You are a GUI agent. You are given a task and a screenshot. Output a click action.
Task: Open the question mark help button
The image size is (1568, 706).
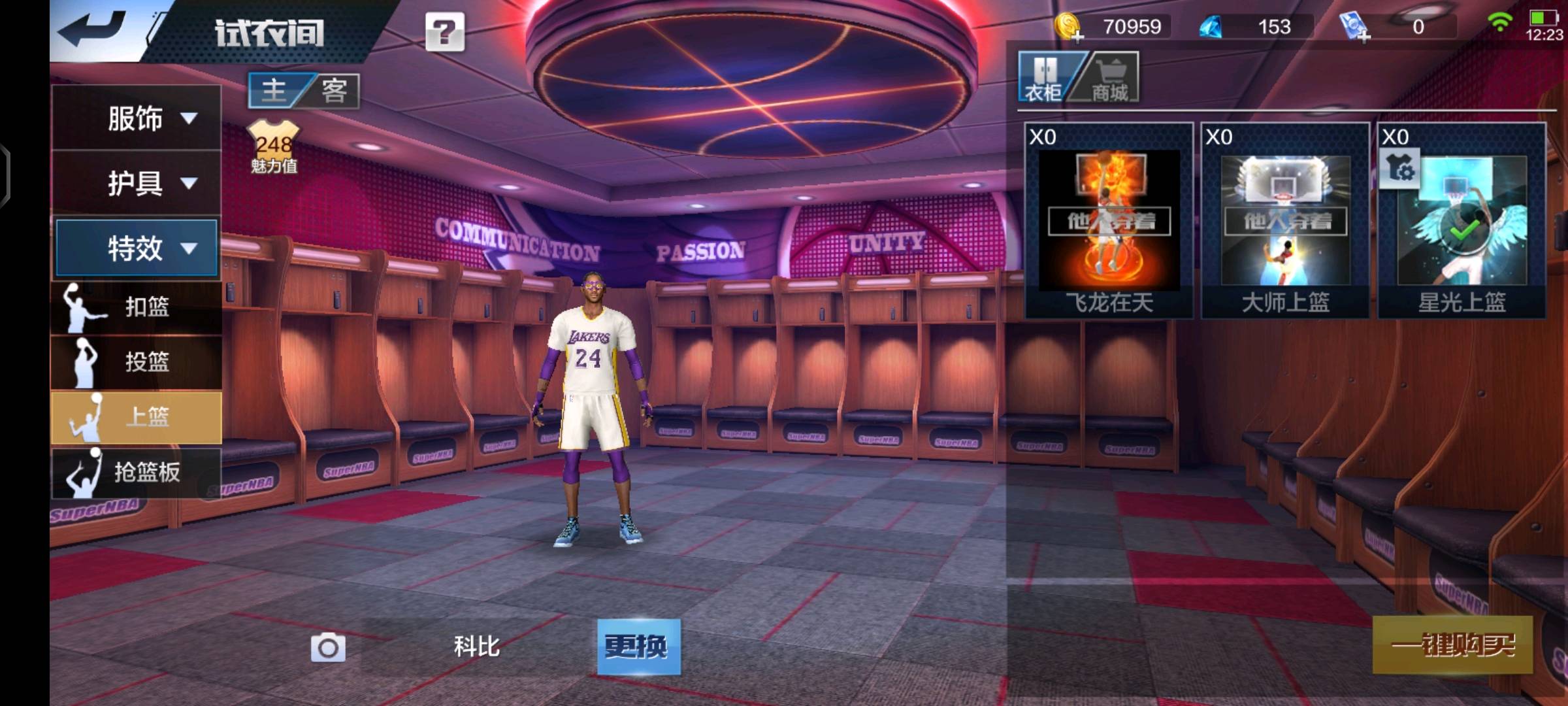coord(445,32)
